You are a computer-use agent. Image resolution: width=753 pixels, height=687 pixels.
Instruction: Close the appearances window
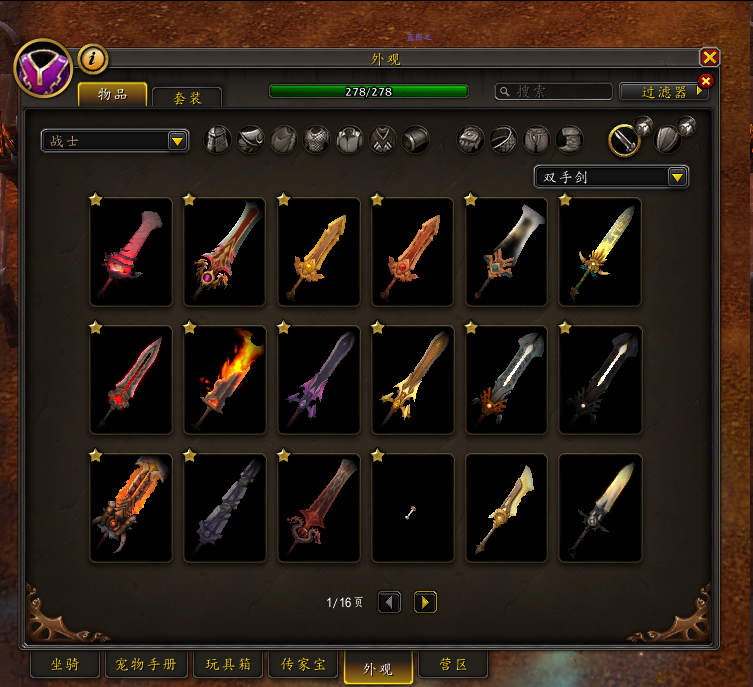709,58
